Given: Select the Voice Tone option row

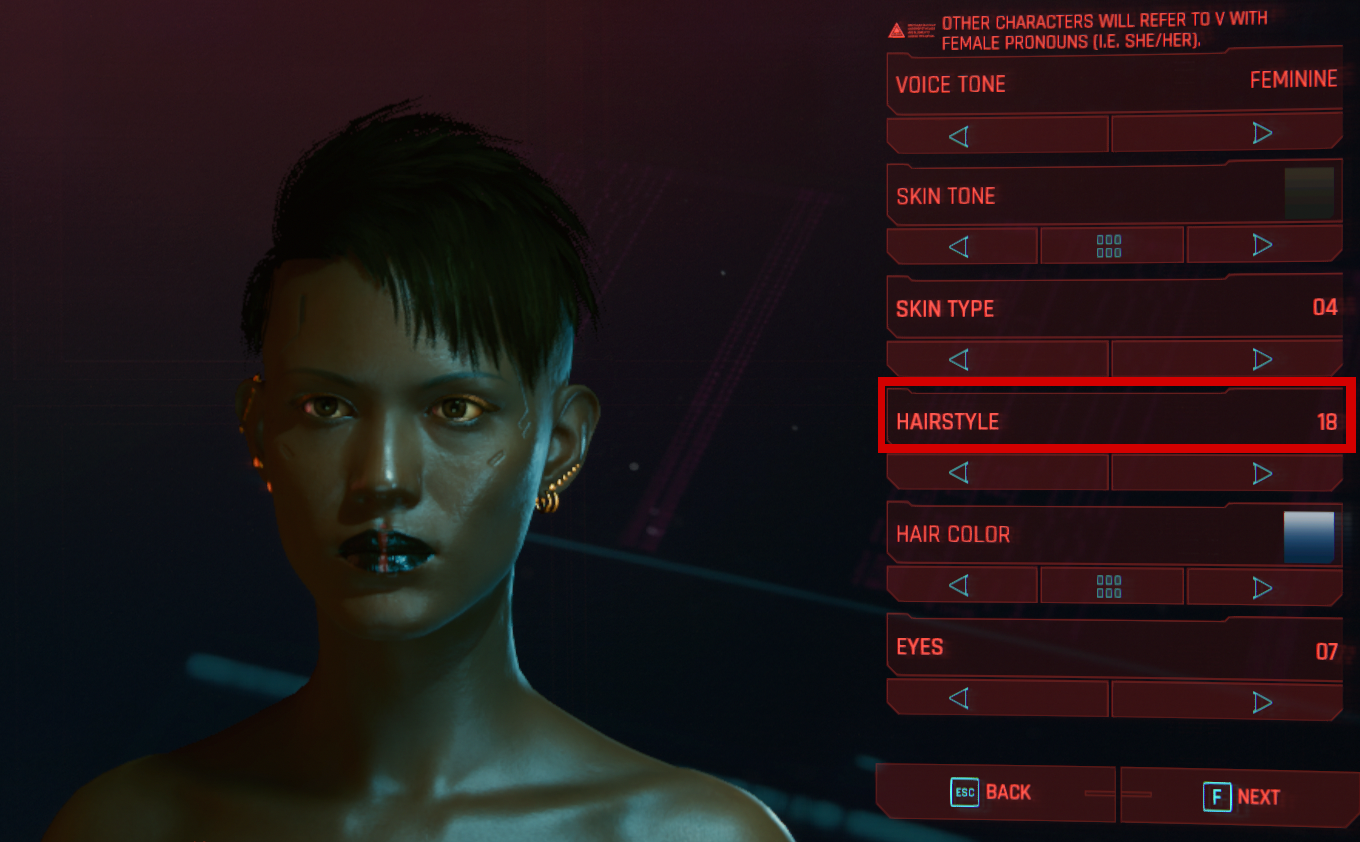Looking at the screenshot, I should [x=1114, y=83].
